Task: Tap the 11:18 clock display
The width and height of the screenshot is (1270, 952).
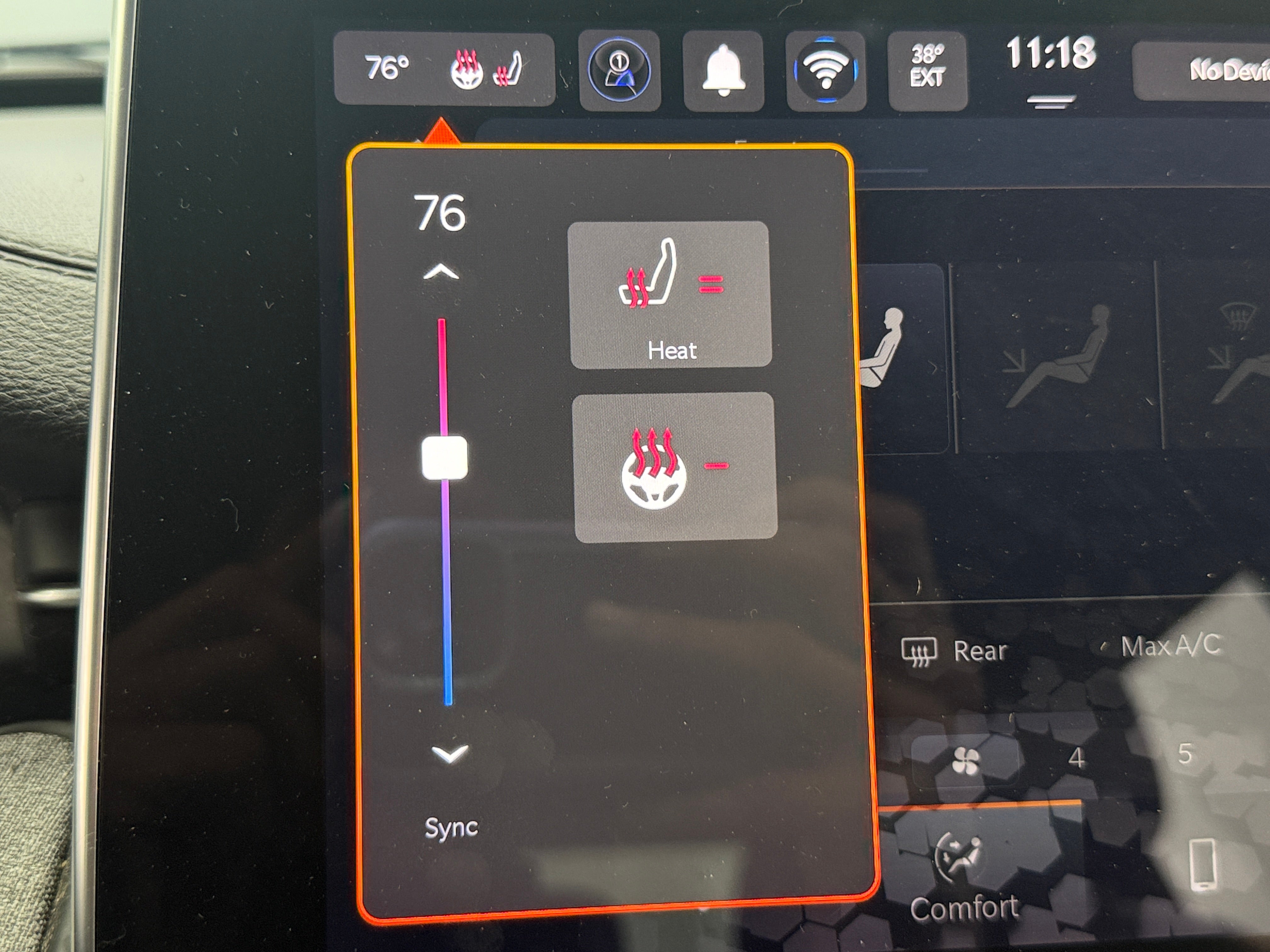Action: coord(1051,54)
